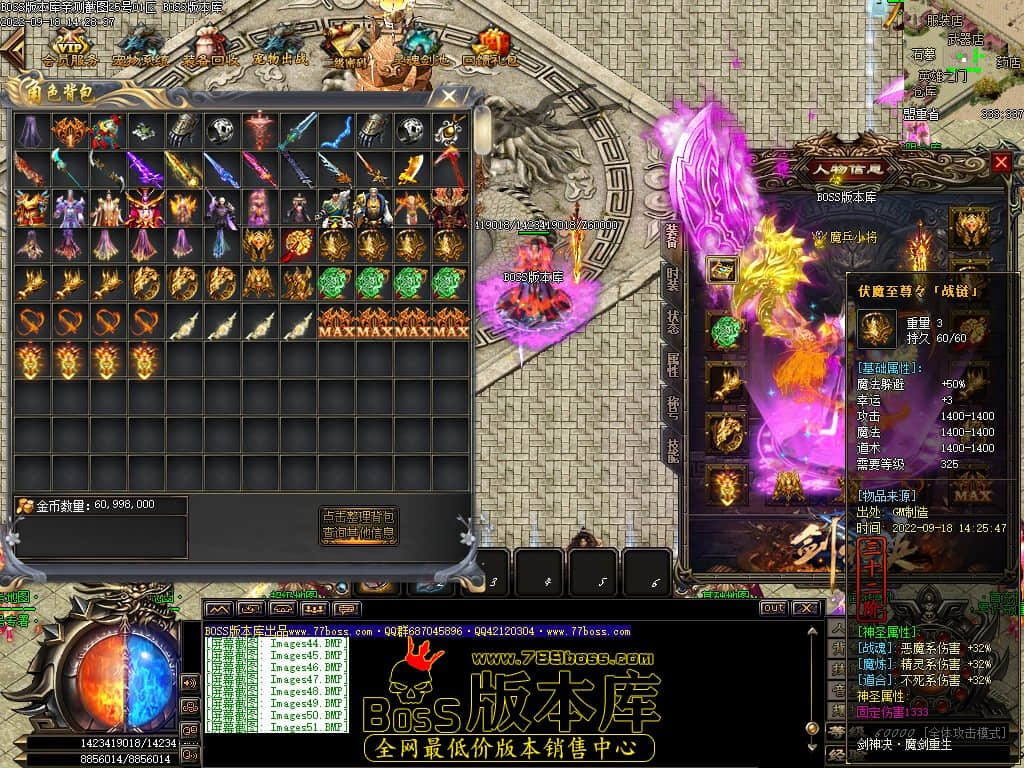Select the first MAX item in the bag
This screenshot has height=768, width=1024.
(336, 322)
